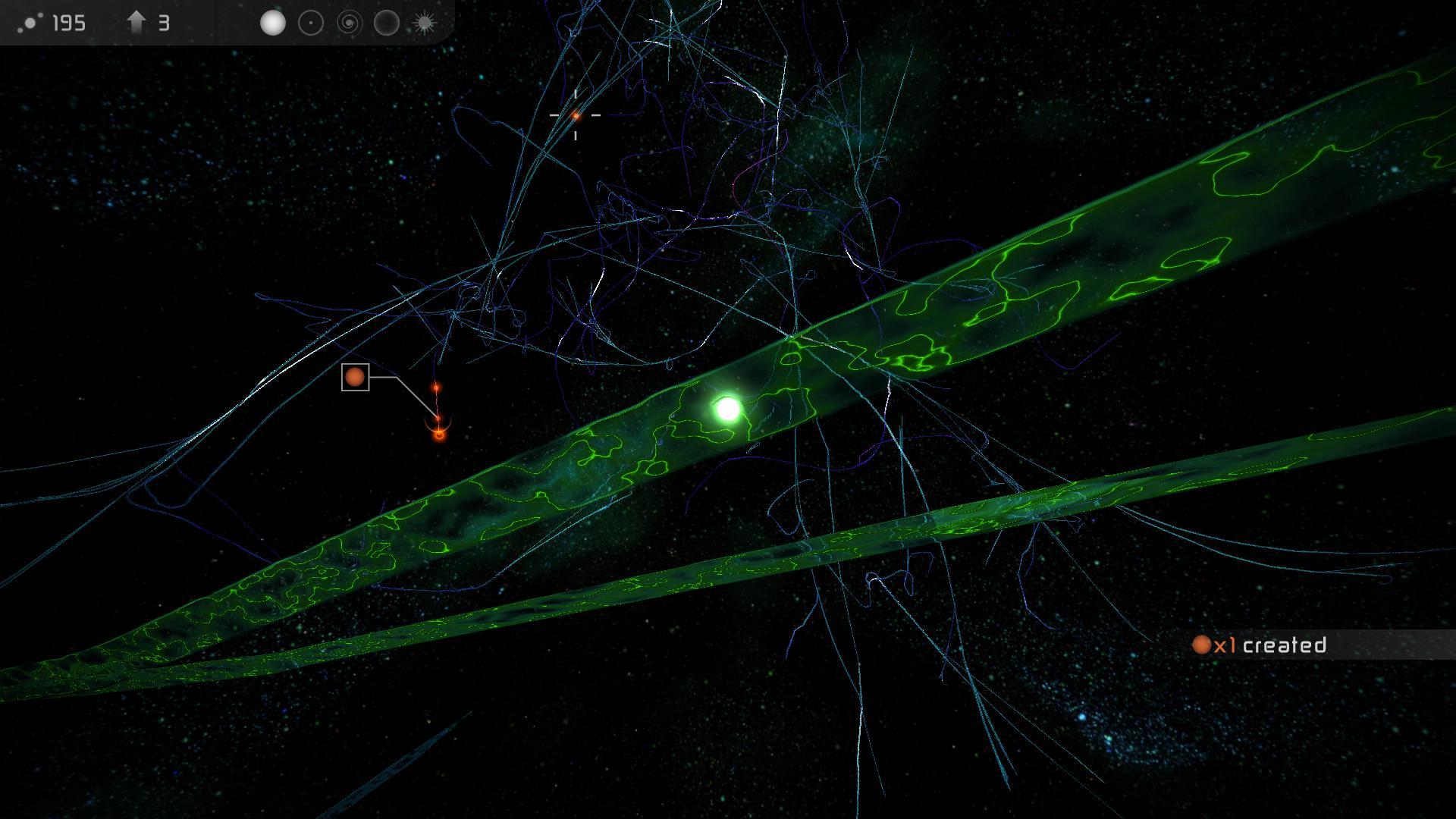This screenshot has height=819, width=1456.
Task: Click the upgrade arrow icon
Action: click(136, 22)
